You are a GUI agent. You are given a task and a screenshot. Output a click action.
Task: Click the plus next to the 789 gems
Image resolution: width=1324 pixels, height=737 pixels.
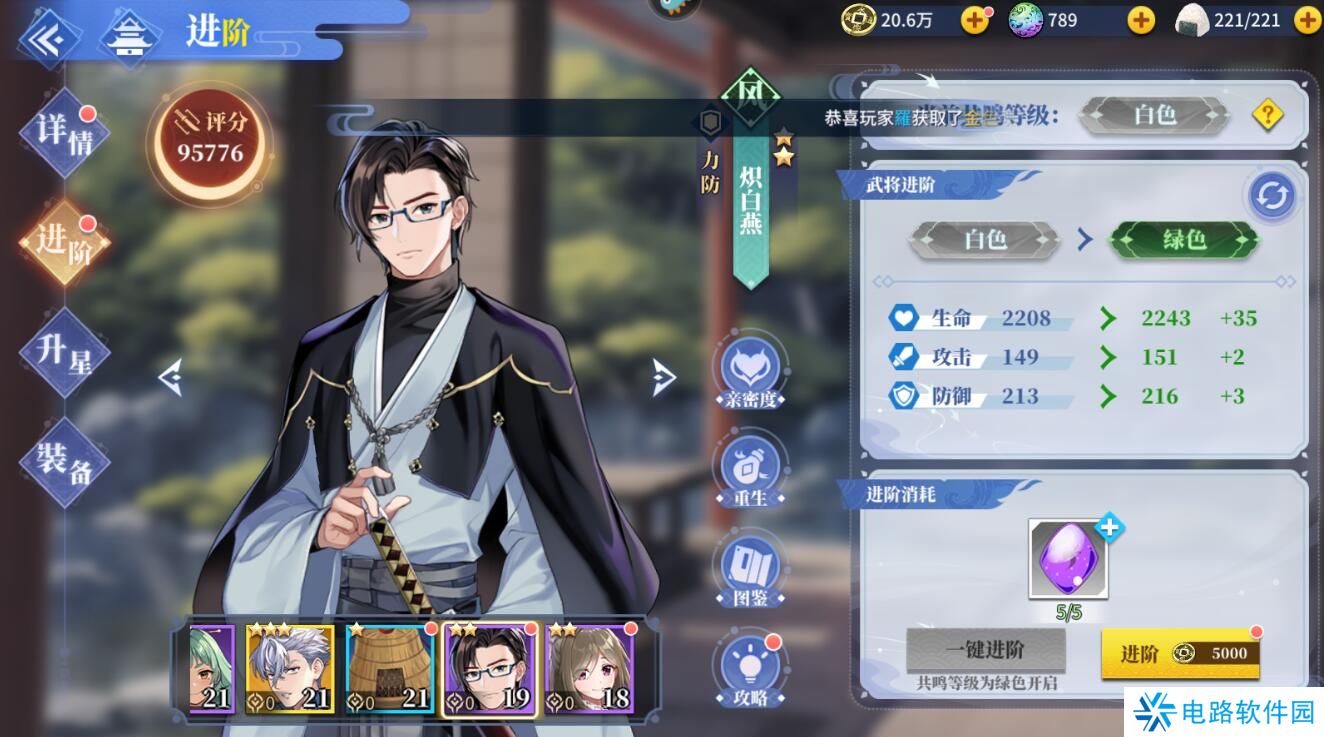[1139, 18]
